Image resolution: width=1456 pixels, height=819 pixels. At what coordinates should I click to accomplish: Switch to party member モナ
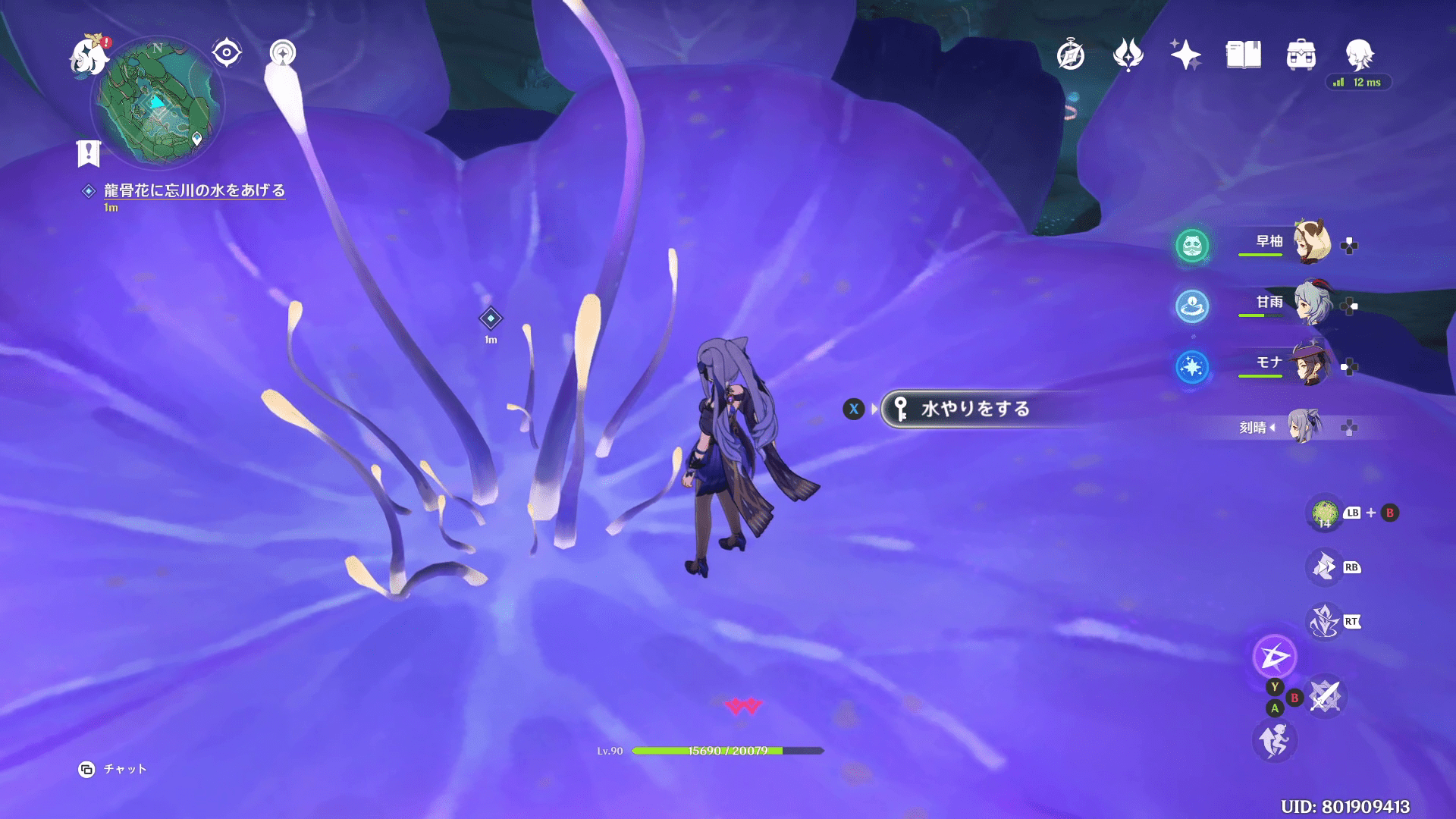(x=1311, y=363)
